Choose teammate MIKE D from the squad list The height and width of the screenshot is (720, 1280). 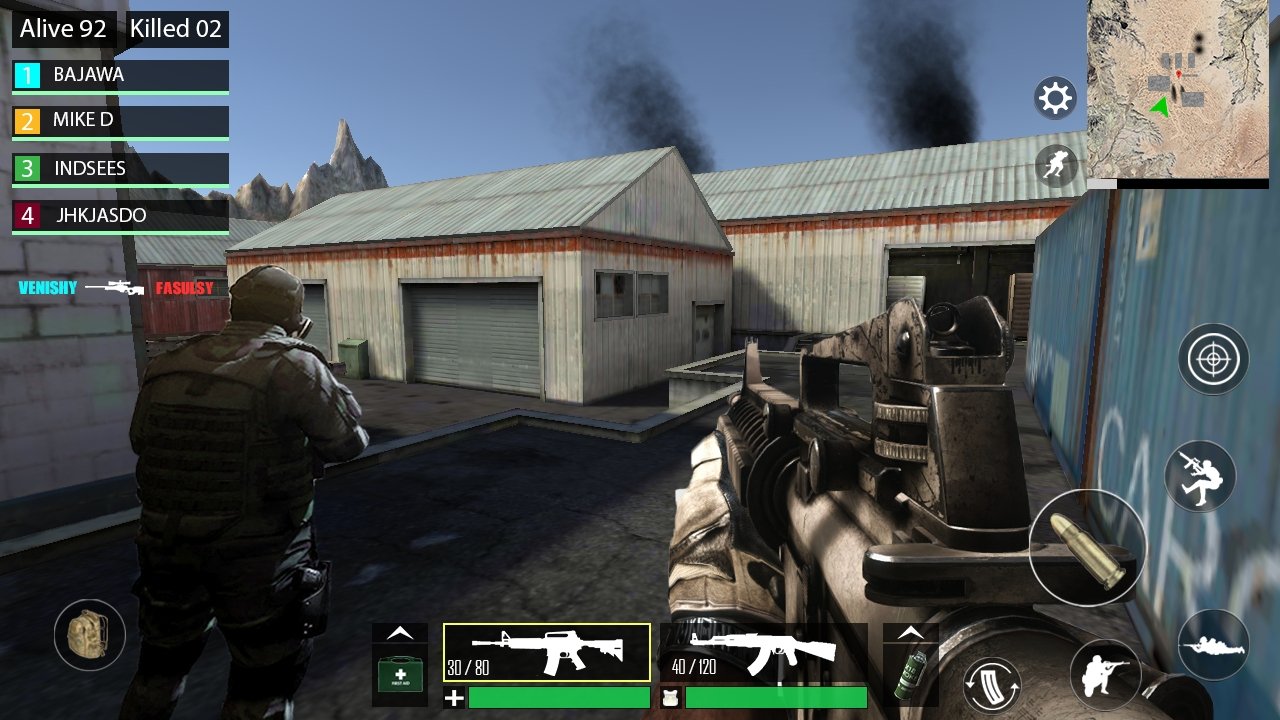pyautogui.click(x=121, y=121)
